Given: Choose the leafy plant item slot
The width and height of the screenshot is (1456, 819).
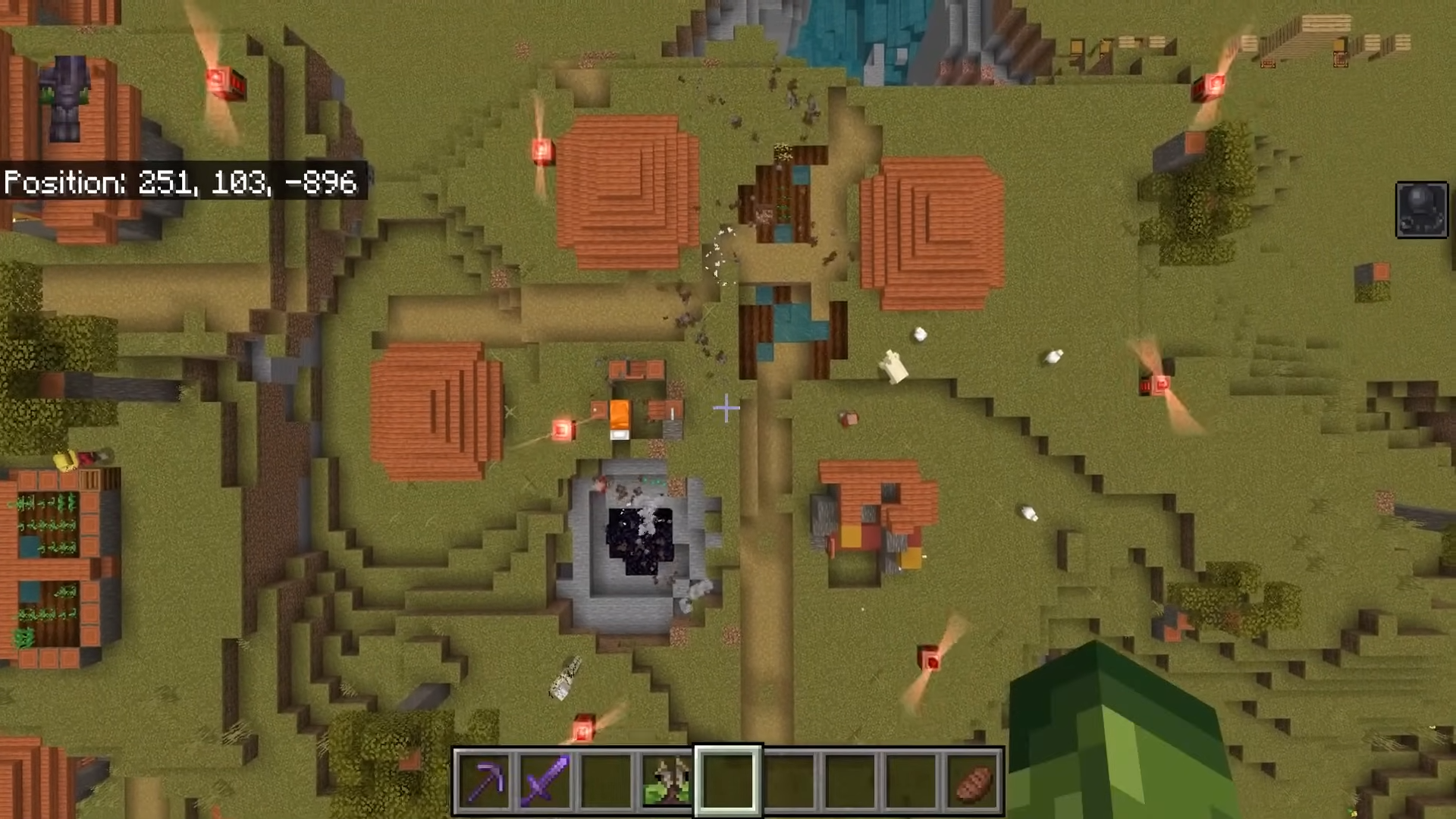Looking at the screenshot, I should (667, 781).
